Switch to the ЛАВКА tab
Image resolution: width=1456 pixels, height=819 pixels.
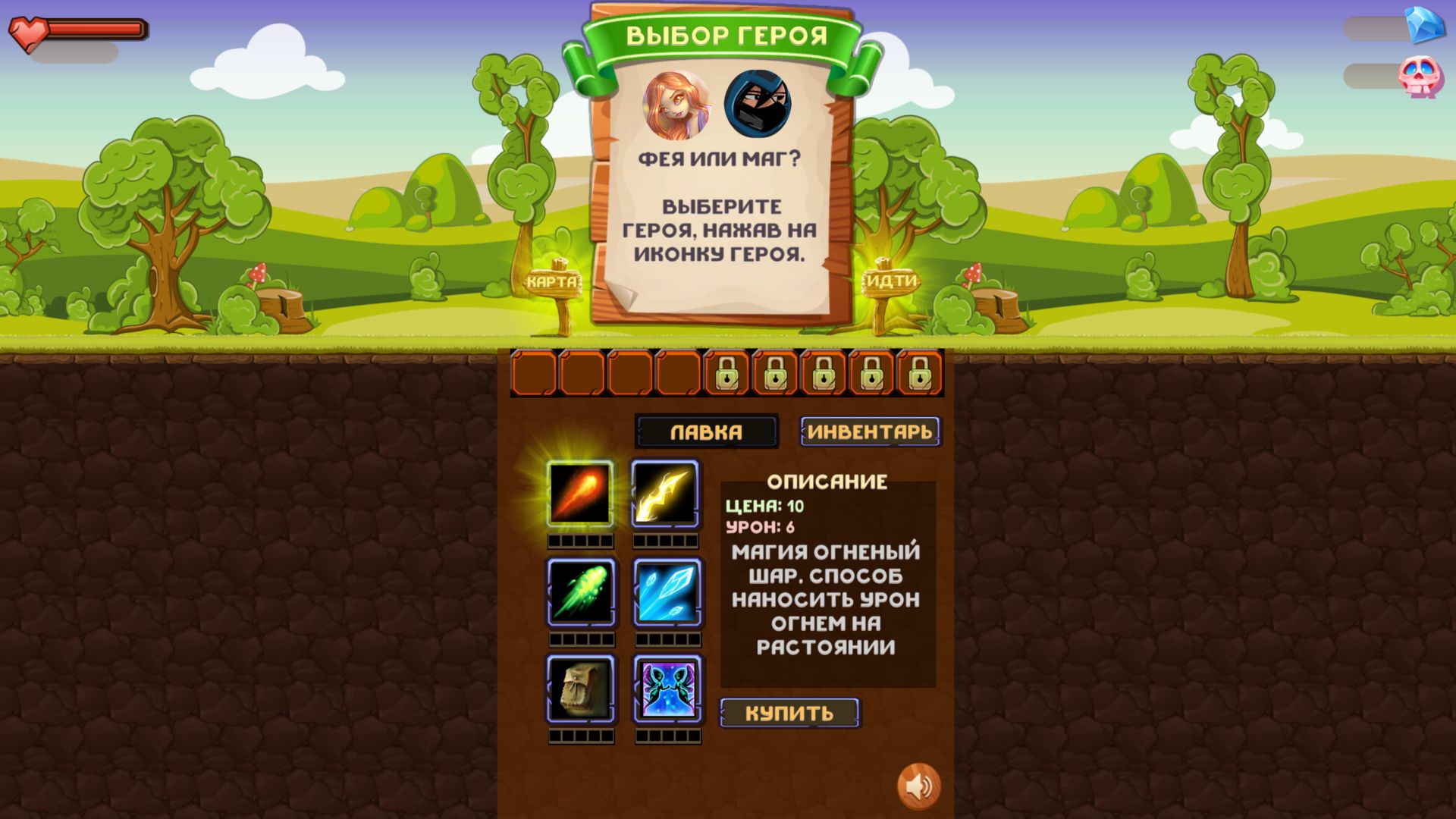pos(706,431)
